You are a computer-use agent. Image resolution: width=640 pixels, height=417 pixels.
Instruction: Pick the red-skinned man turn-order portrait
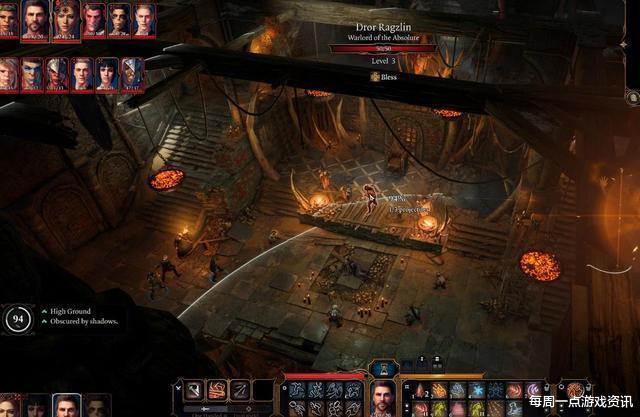[93, 18]
